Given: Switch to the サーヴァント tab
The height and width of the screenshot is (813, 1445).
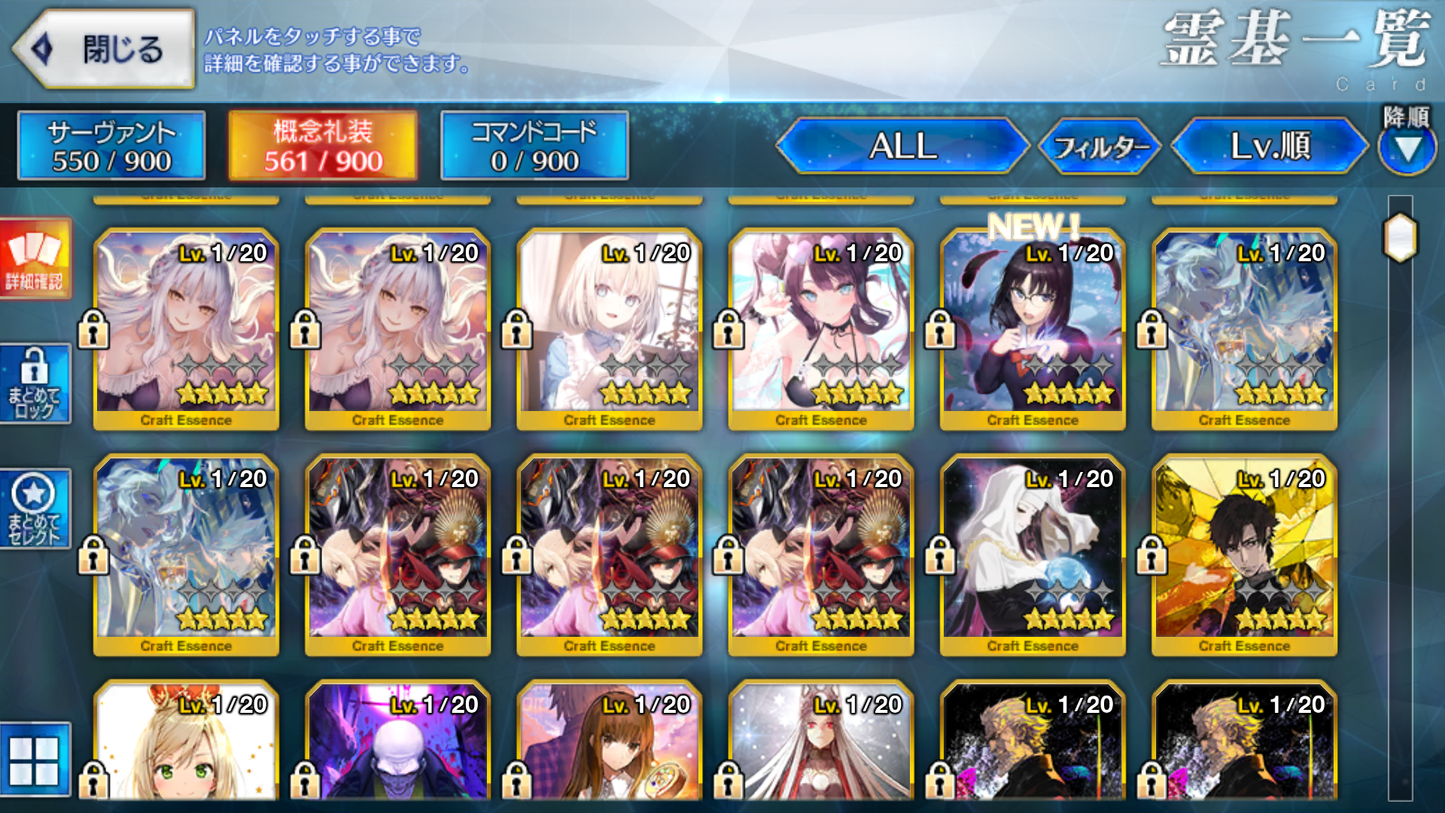Looking at the screenshot, I should (109, 145).
